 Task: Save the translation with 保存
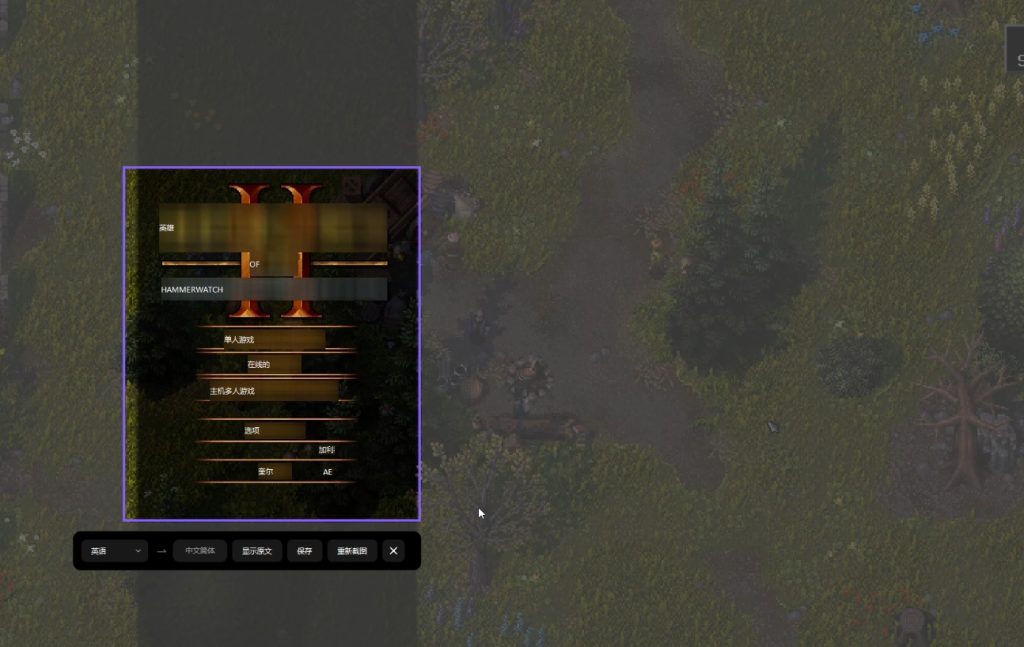click(x=305, y=551)
